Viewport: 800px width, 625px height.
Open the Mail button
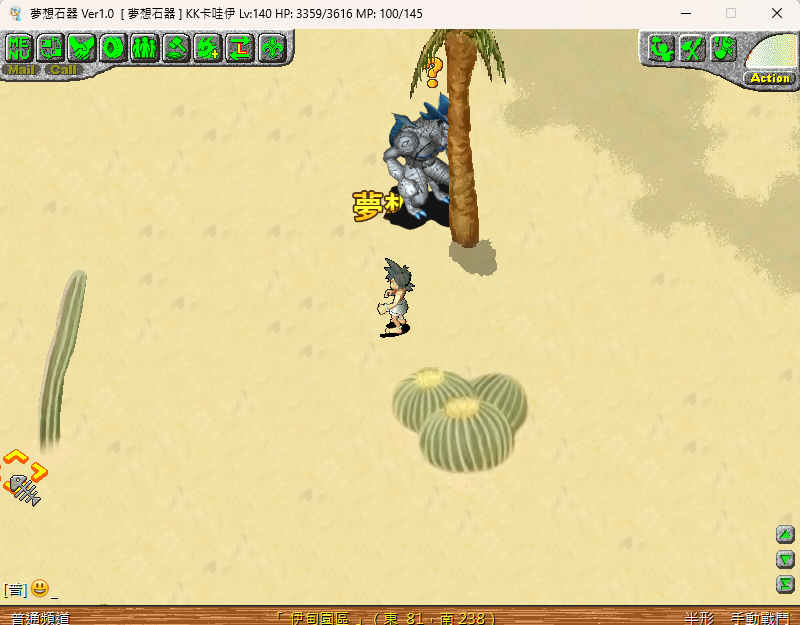(22, 70)
